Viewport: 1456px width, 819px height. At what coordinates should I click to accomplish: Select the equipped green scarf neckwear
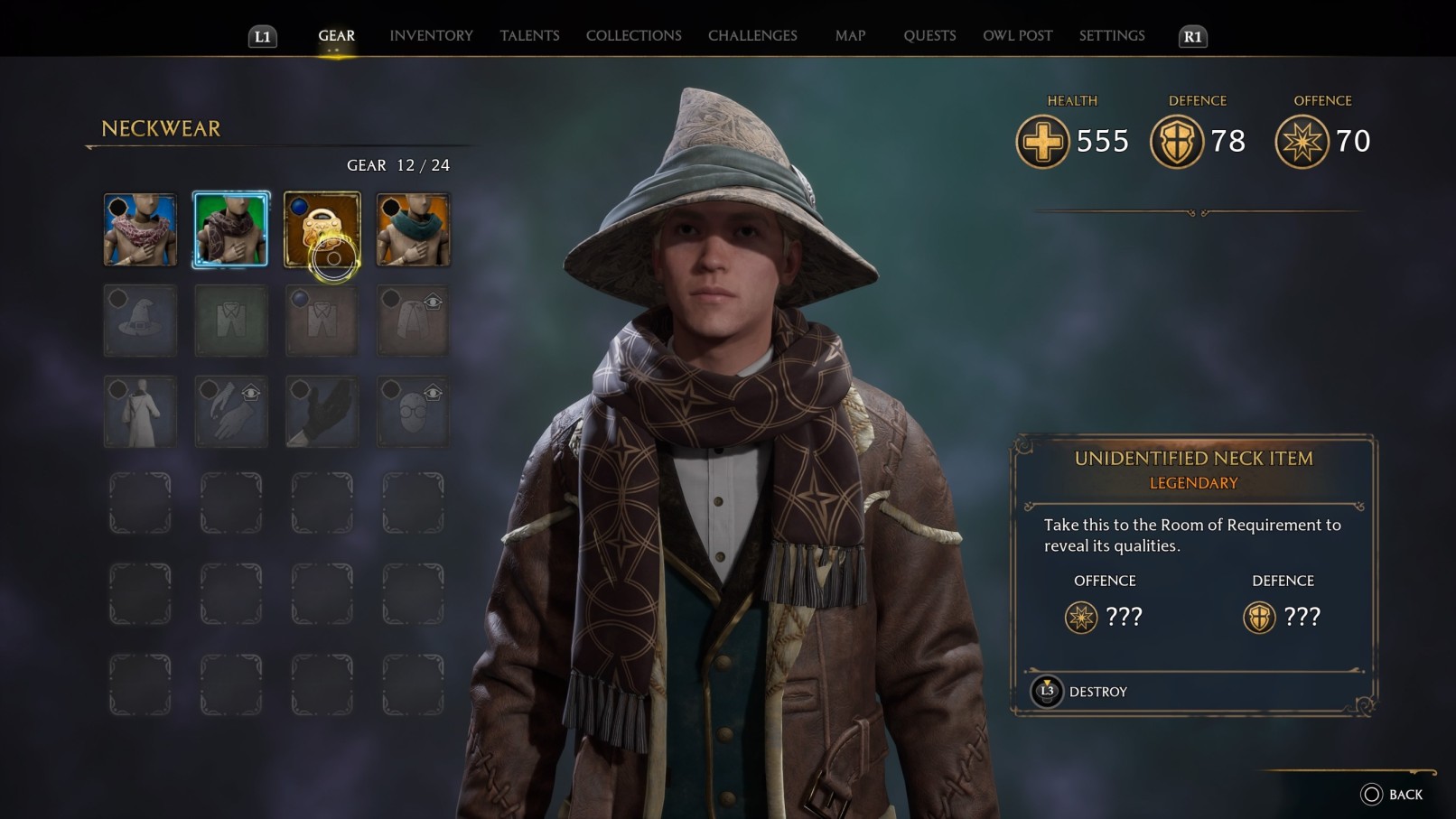231,229
